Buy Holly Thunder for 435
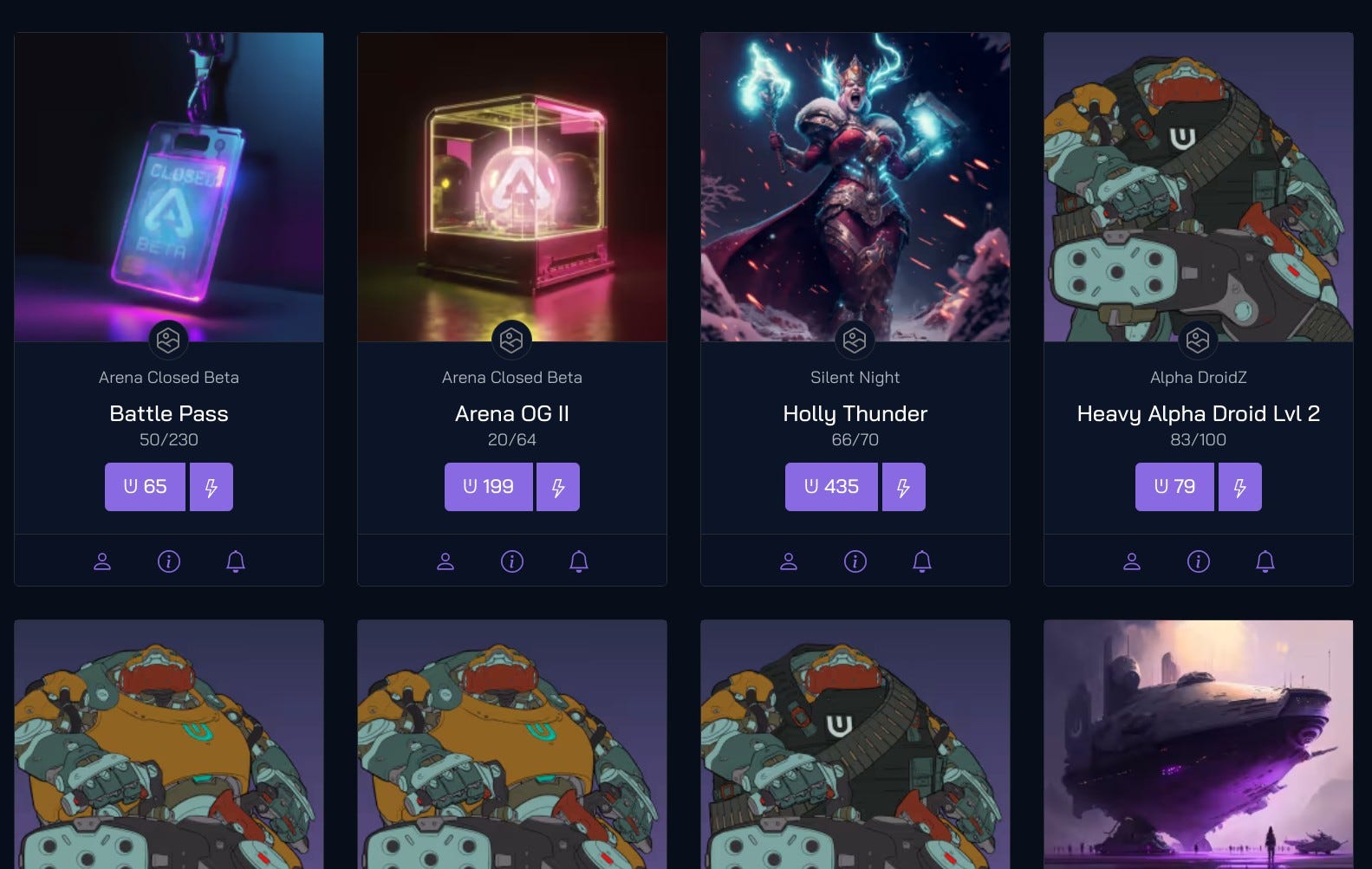The height and width of the screenshot is (869, 1372). [x=831, y=486]
